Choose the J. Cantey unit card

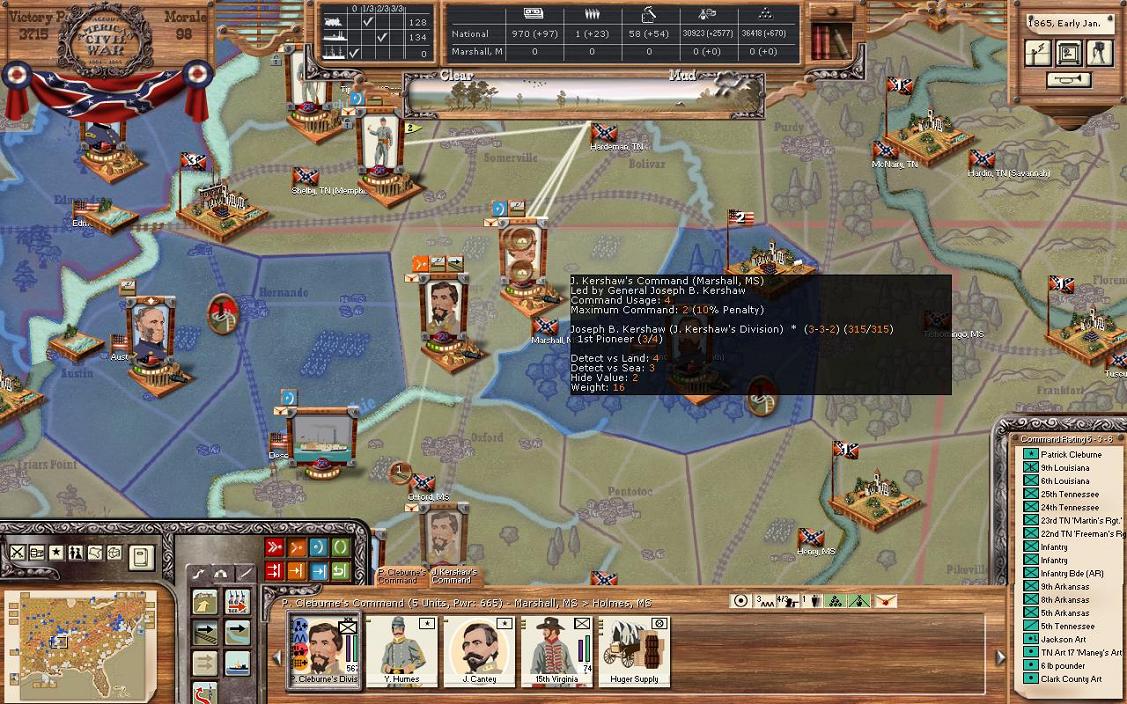coord(479,650)
